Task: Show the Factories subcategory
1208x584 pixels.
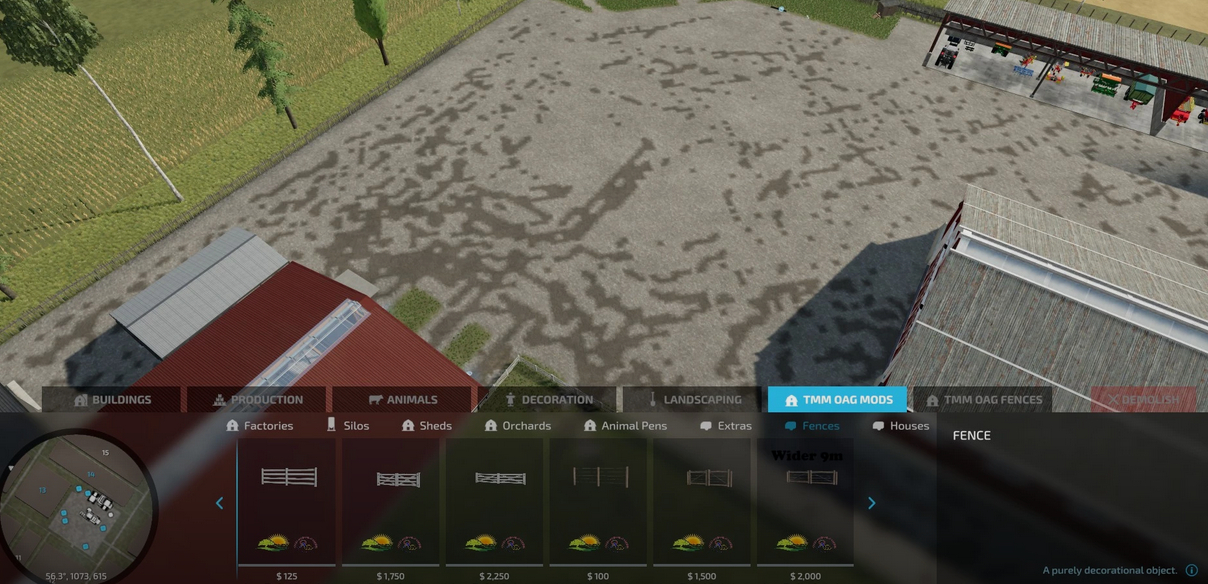Action: coord(260,426)
